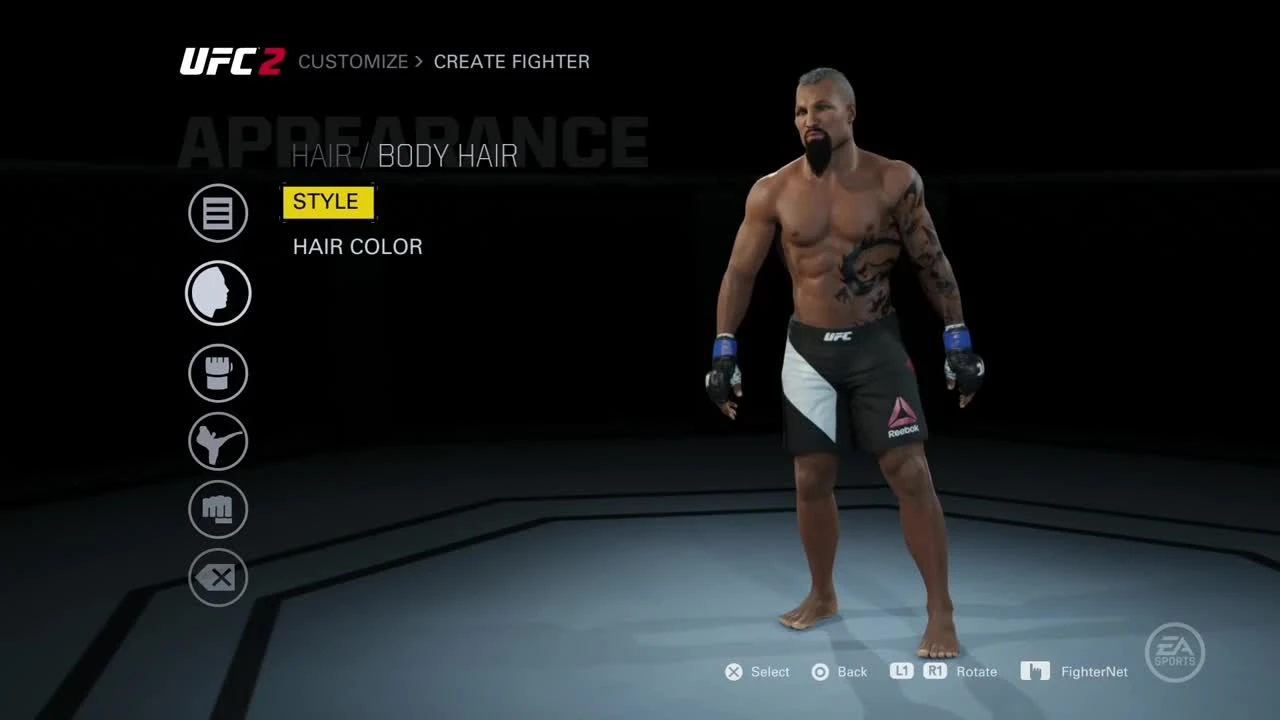This screenshot has width=1280, height=720.
Task: Click the FighterNet controller icon
Action: tap(1036, 671)
